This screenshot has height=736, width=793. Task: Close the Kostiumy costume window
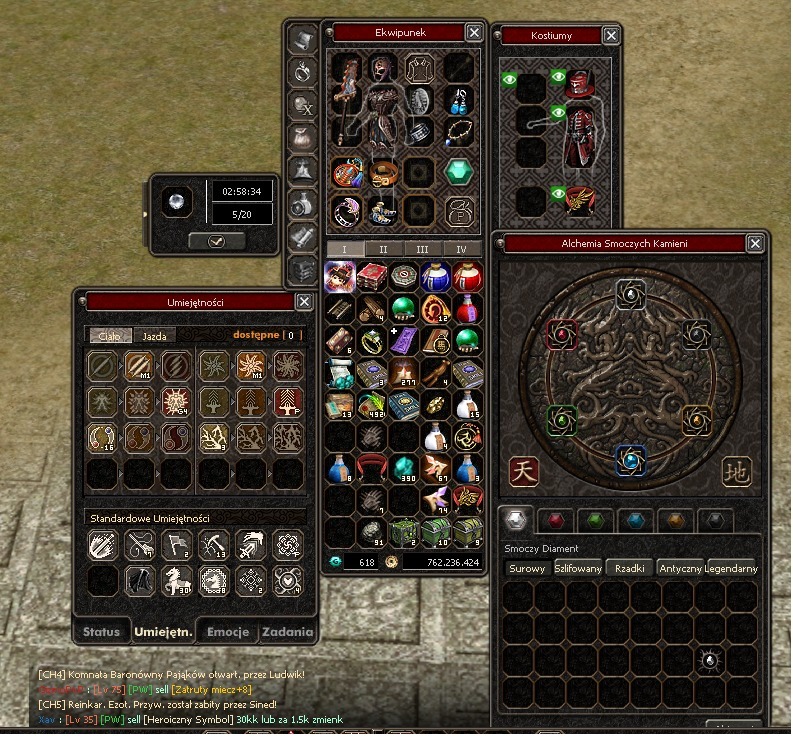tap(611, 36)
